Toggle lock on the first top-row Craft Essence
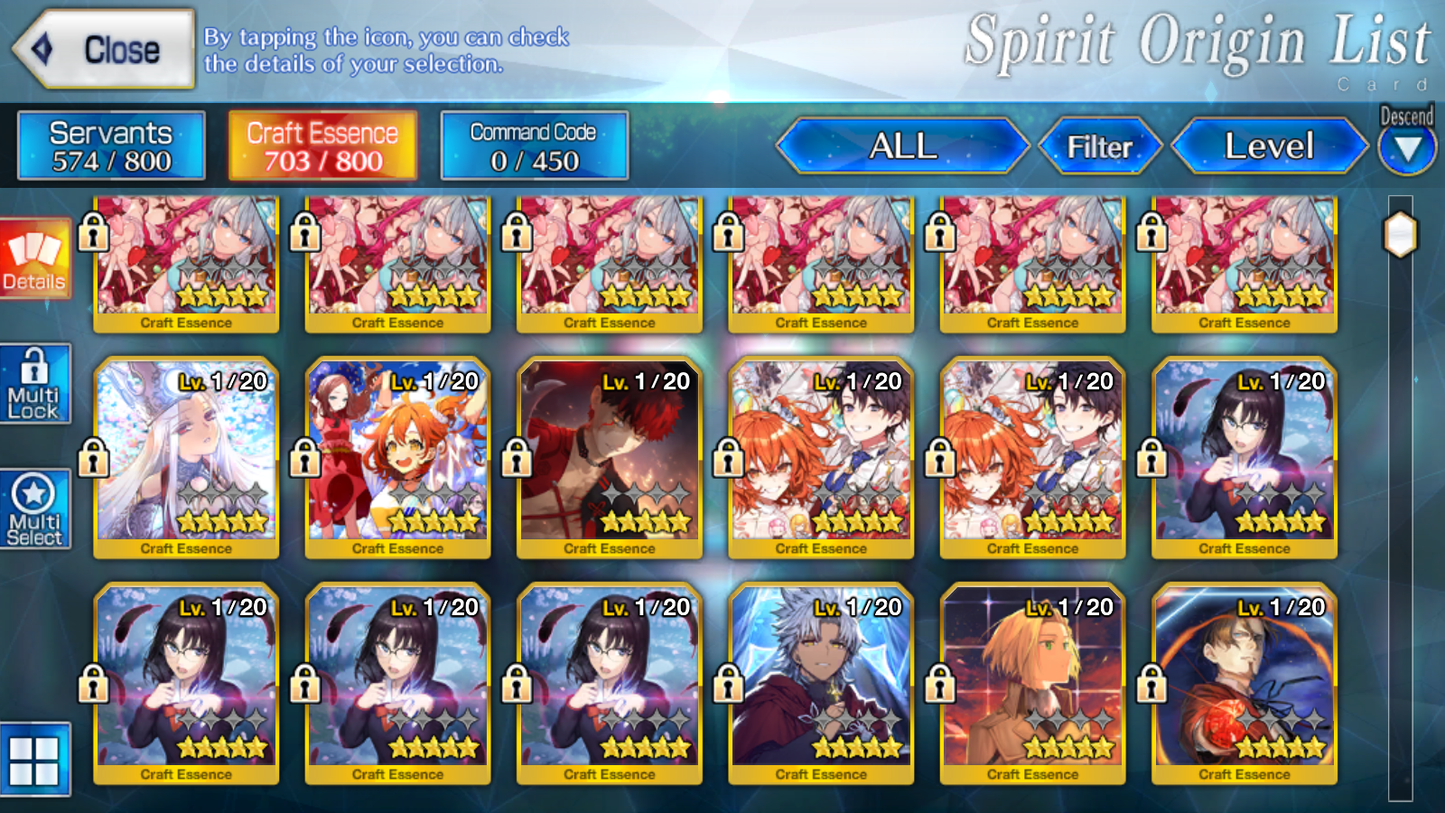 click(x=94, y=233)
